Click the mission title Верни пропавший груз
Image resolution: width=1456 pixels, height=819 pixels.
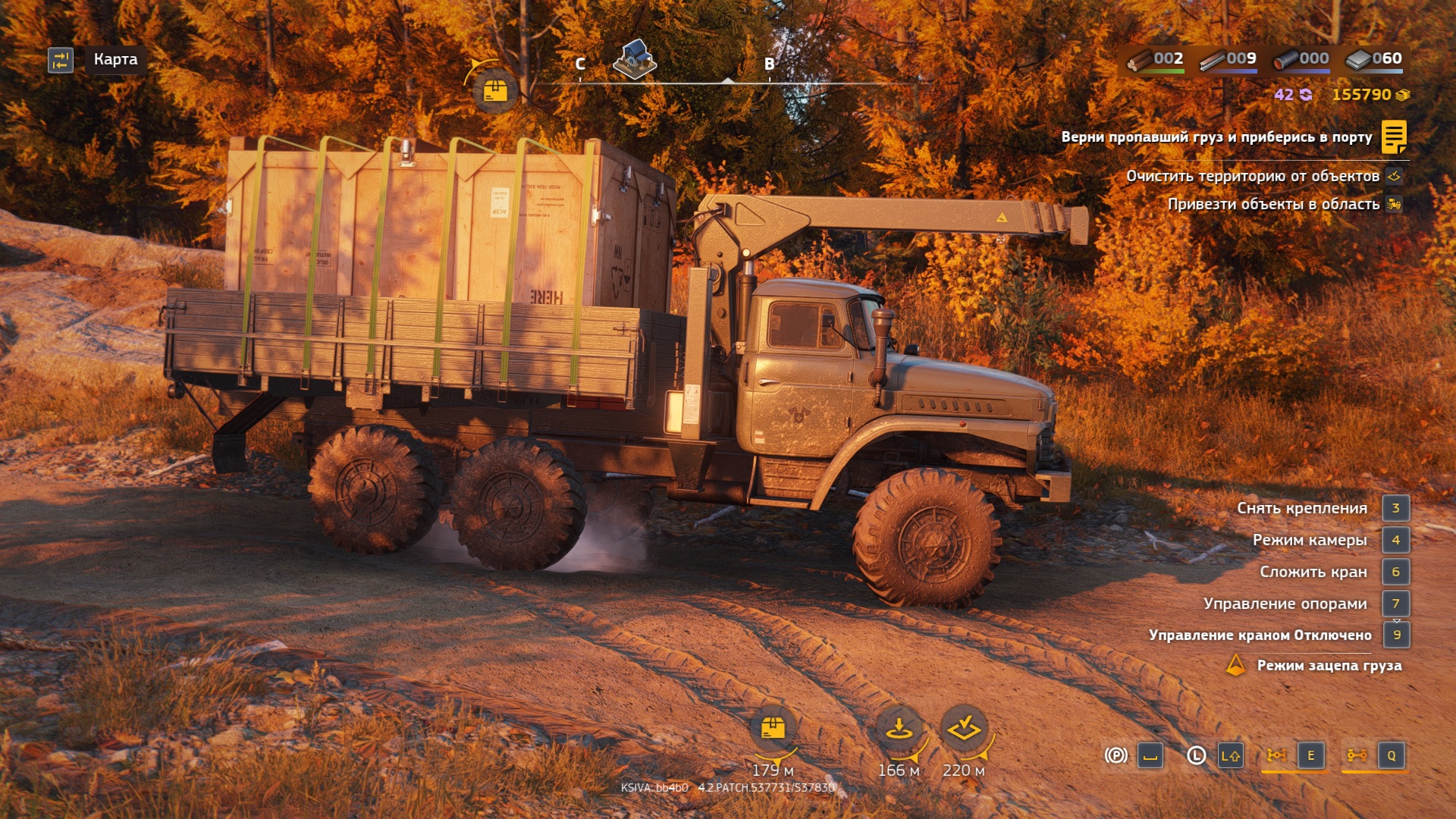coord(1216,137)
